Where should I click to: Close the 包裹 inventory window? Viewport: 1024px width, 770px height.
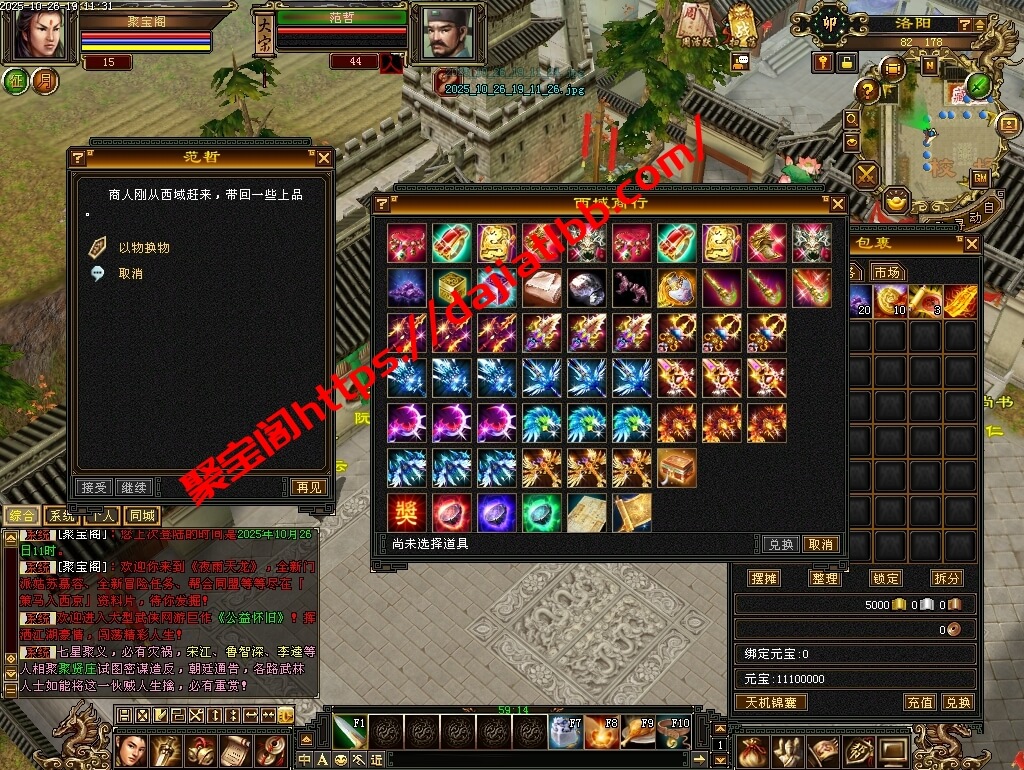(971, 244)
